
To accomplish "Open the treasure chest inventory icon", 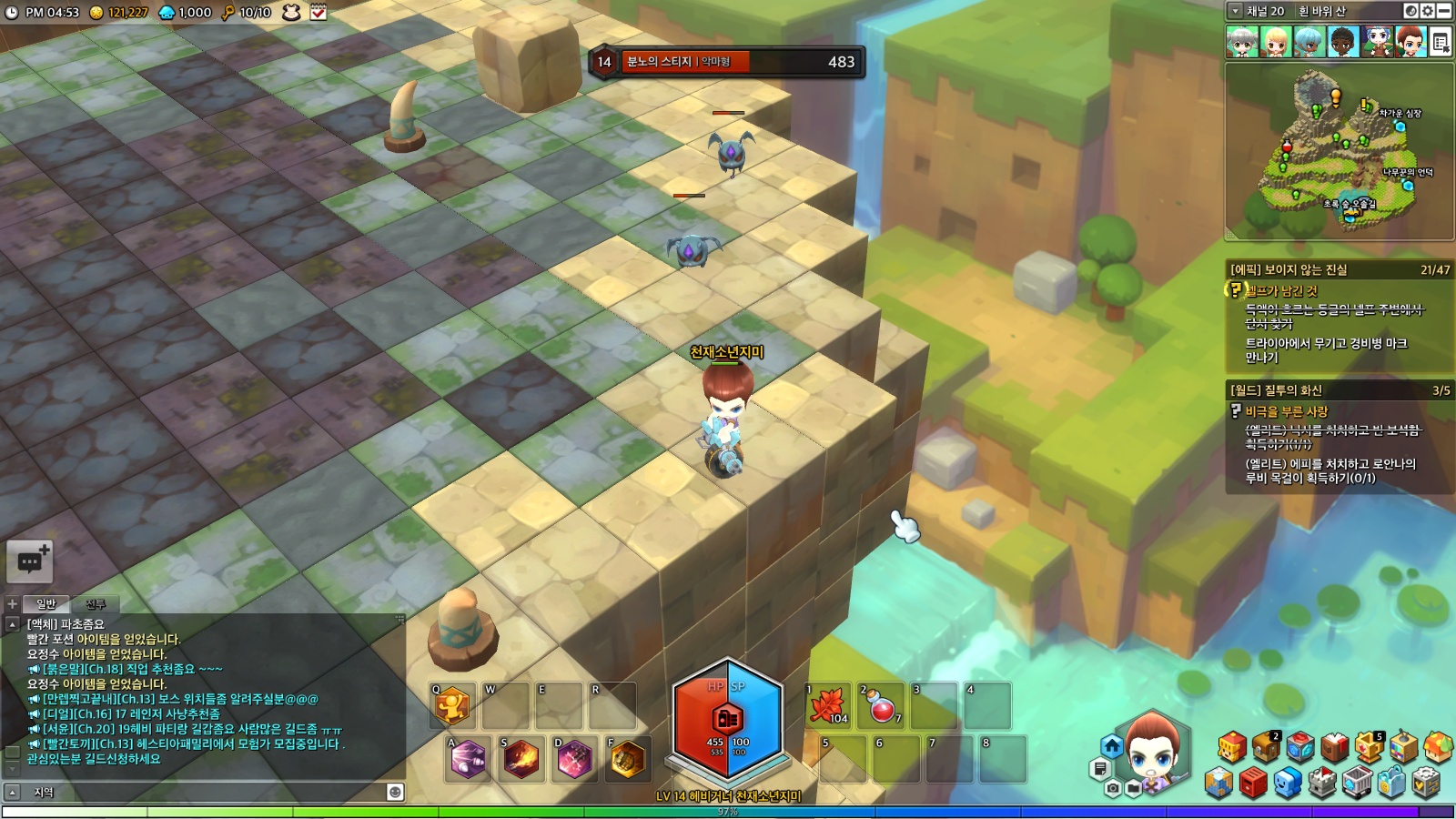I will click(1266, 748).
